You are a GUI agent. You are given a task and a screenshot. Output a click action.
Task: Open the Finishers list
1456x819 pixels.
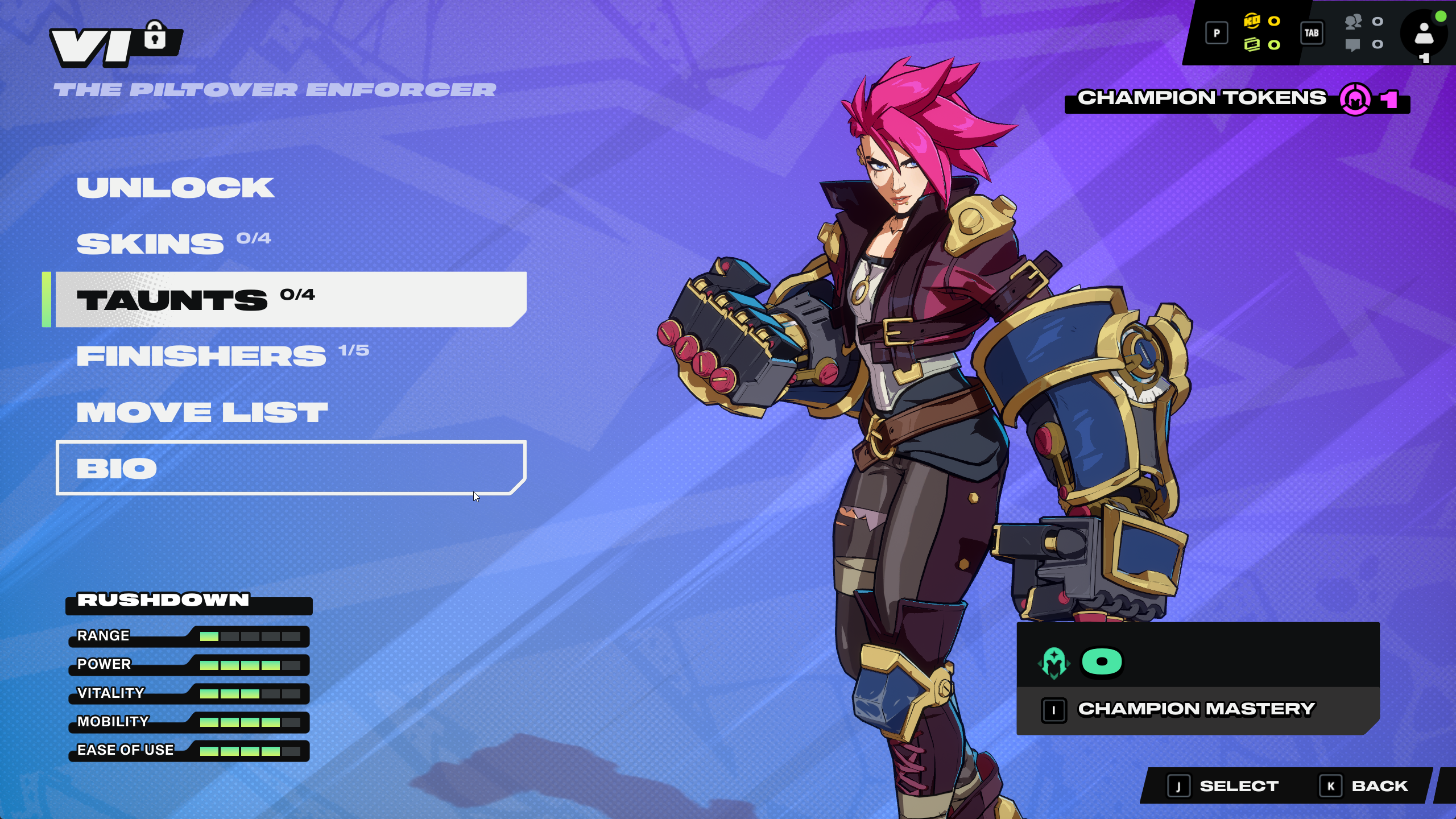tap(201, 356)
